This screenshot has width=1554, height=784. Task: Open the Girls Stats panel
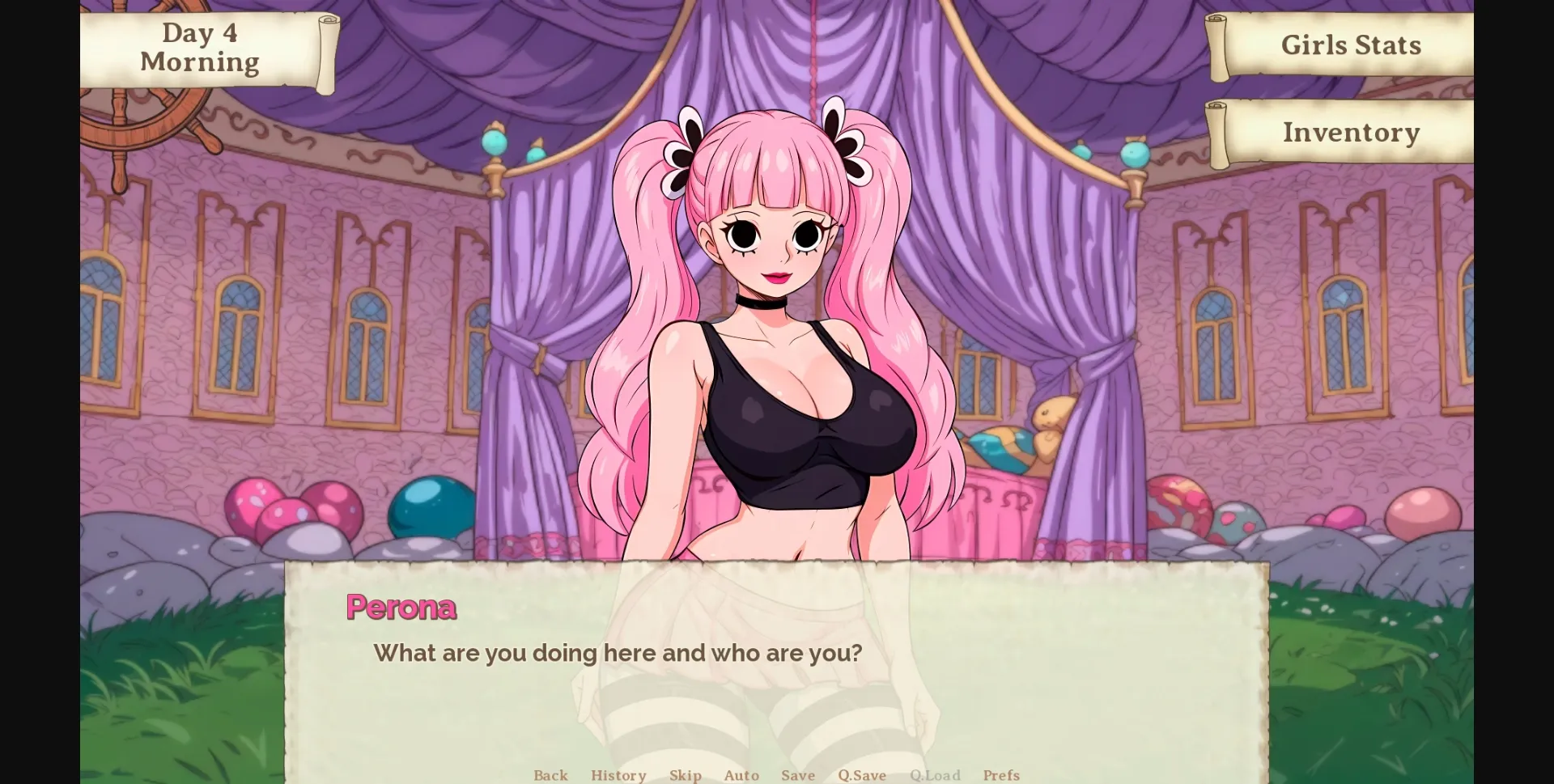[x=1350, y=45]
